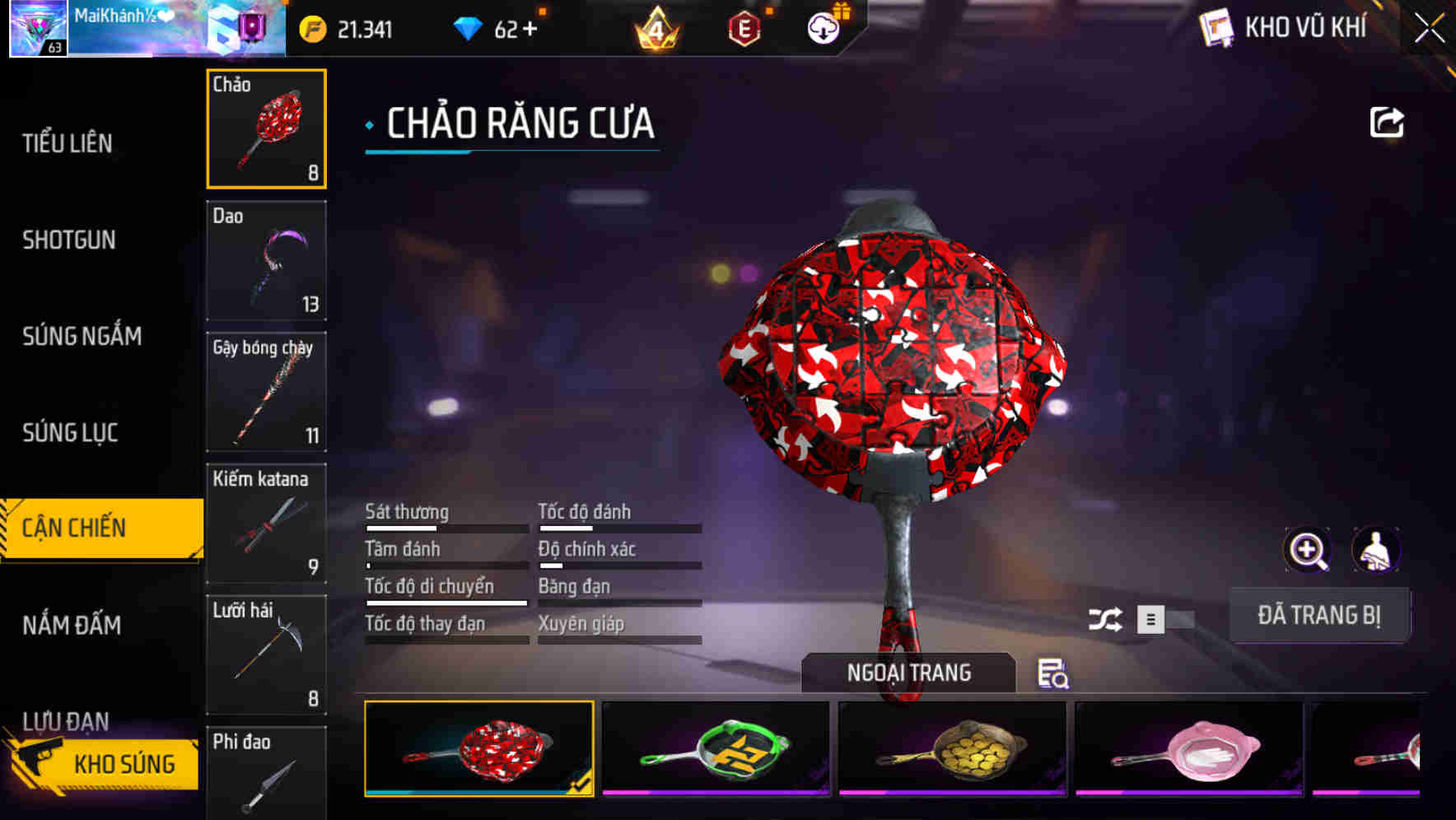
Task: Click the share arrow icon
Action: [1387, 121]
